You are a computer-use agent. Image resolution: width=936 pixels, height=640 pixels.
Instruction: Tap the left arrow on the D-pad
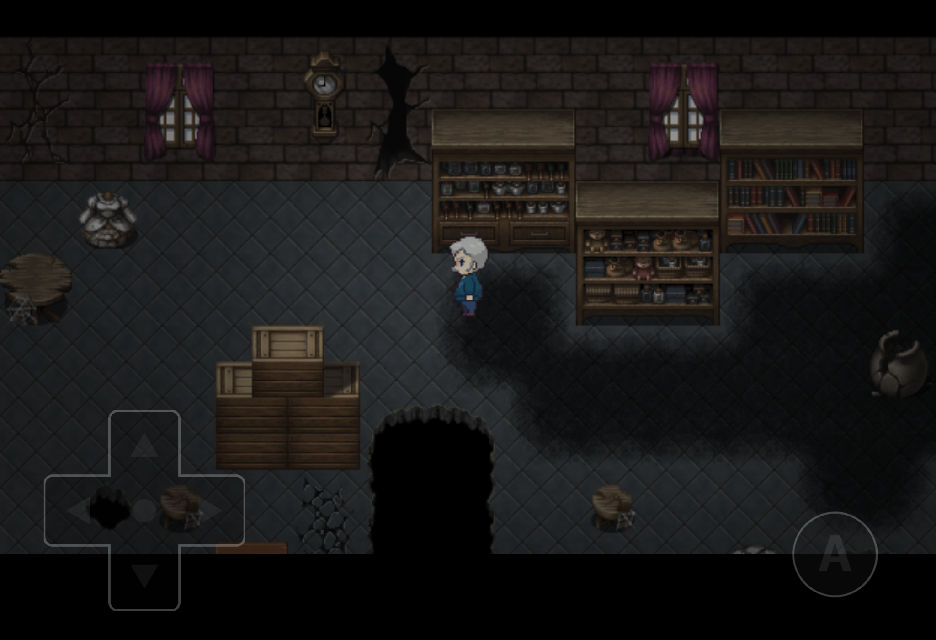[x=78, y=511]
